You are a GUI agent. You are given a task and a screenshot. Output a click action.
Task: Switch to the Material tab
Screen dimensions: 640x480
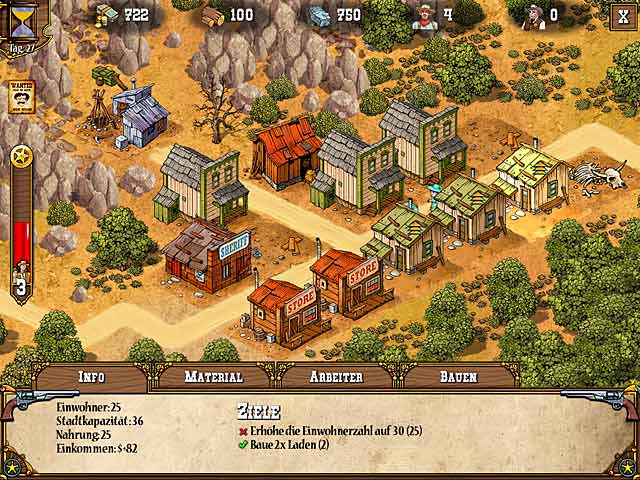pos(214,377)
